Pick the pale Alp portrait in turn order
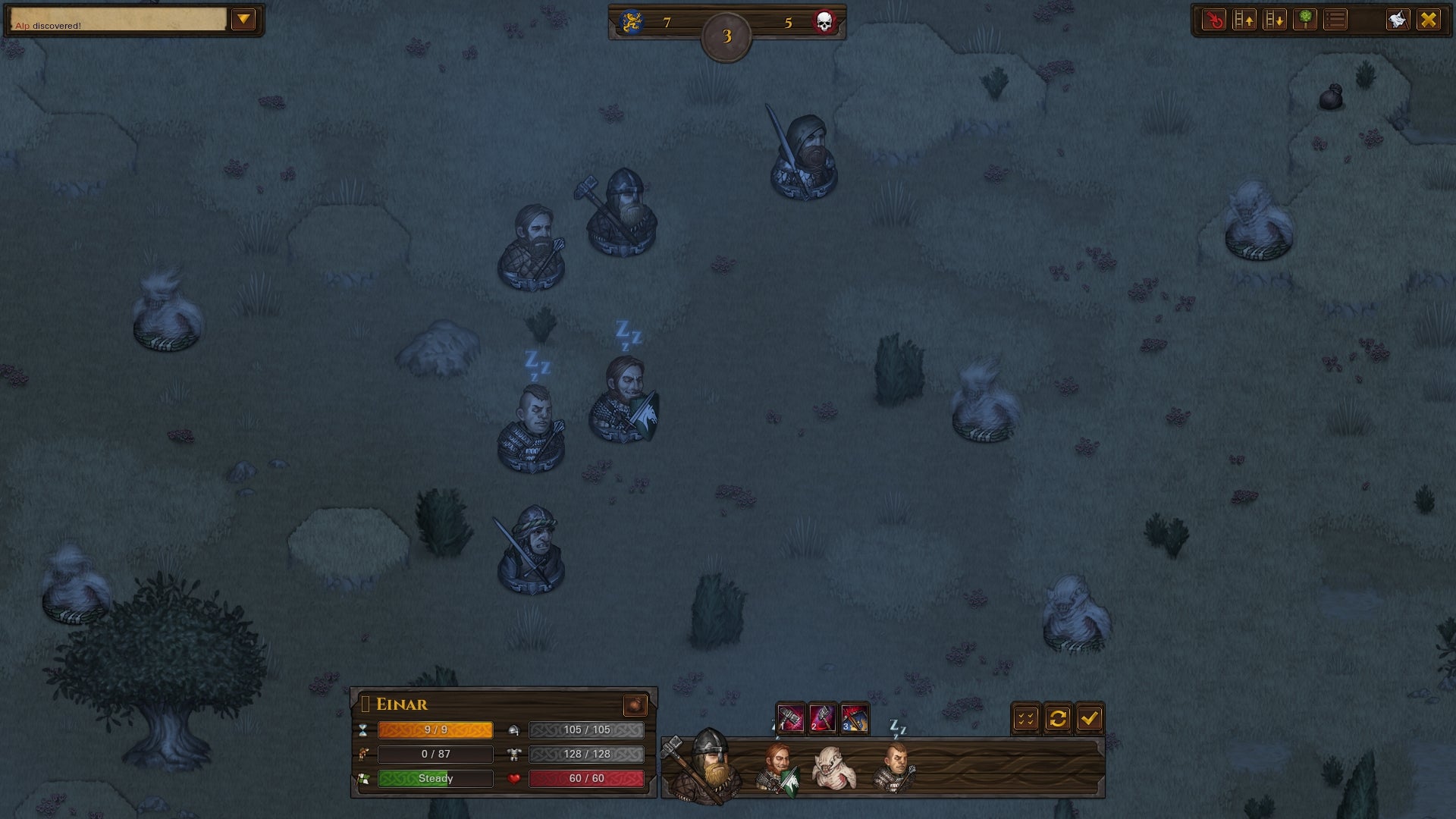1456x819 pixels. [834, 767]
